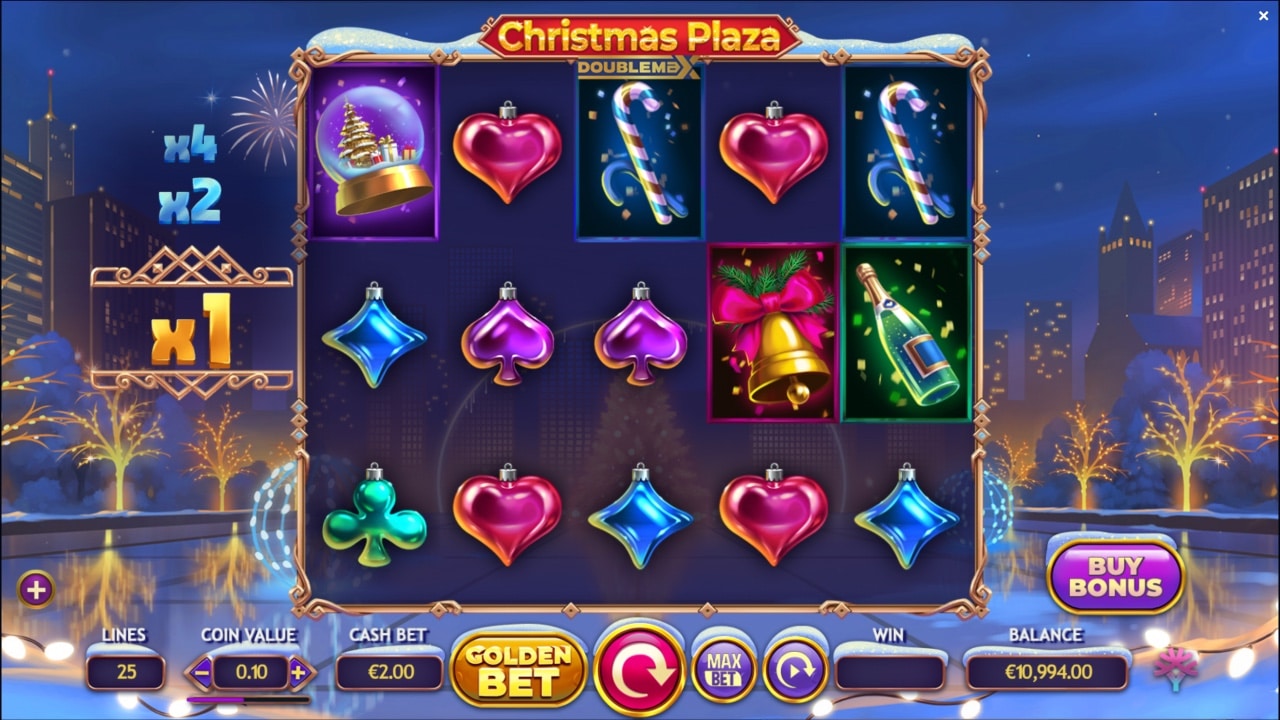This screenshot has height=720, width=1280.
Task: Click the LINES display showing 25
Action: [124, 672]
